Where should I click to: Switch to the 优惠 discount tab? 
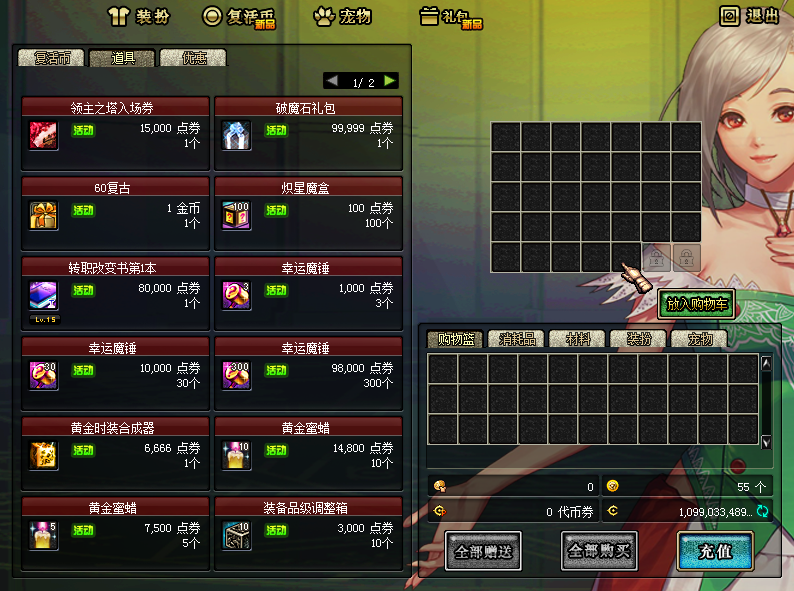pos(193,58)
